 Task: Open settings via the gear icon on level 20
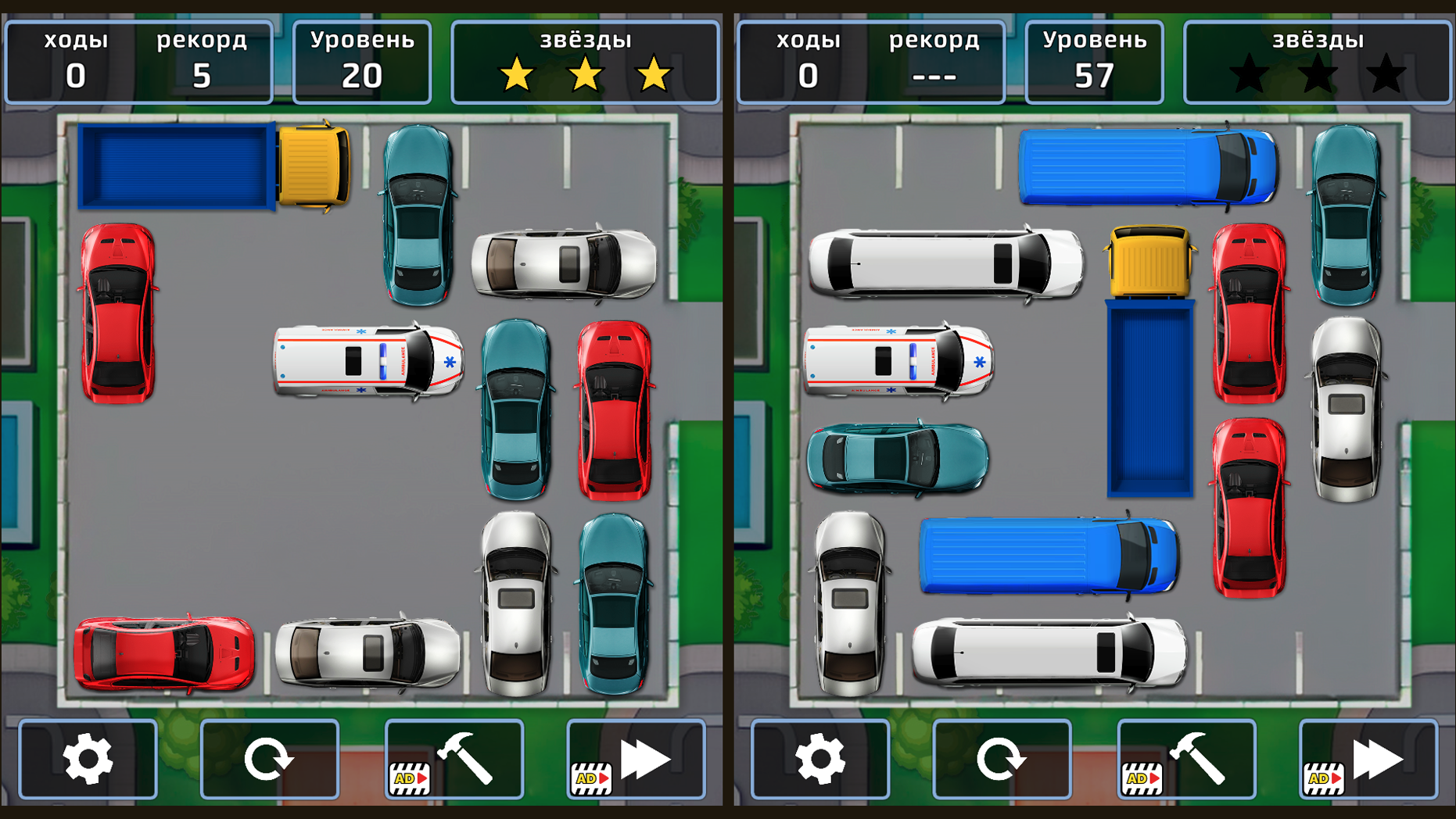[x=88, y=758]
